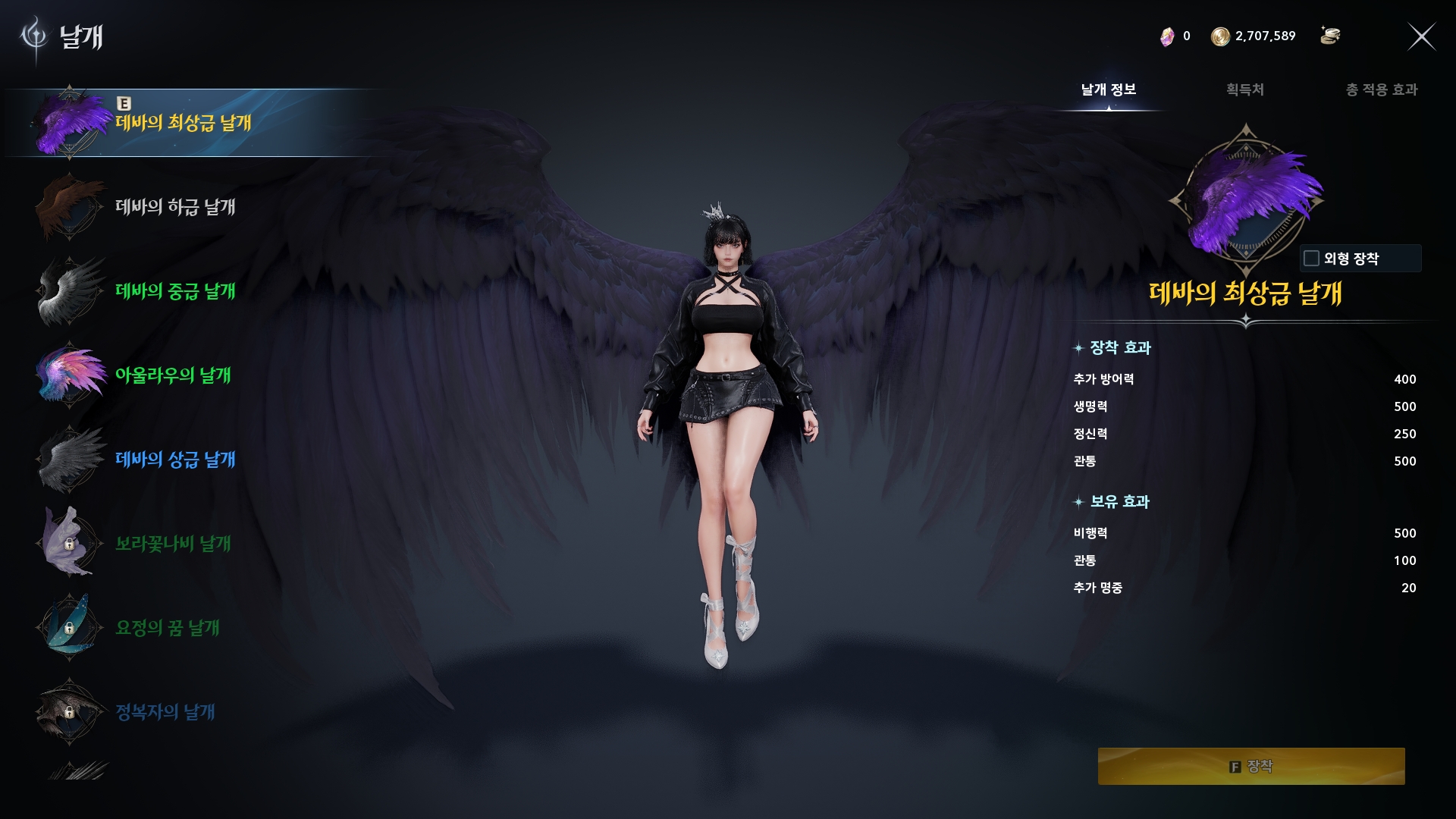Pick 데바의 상급 날개 in the list
Screen dimensions: 1456x819
click(174, 460)
